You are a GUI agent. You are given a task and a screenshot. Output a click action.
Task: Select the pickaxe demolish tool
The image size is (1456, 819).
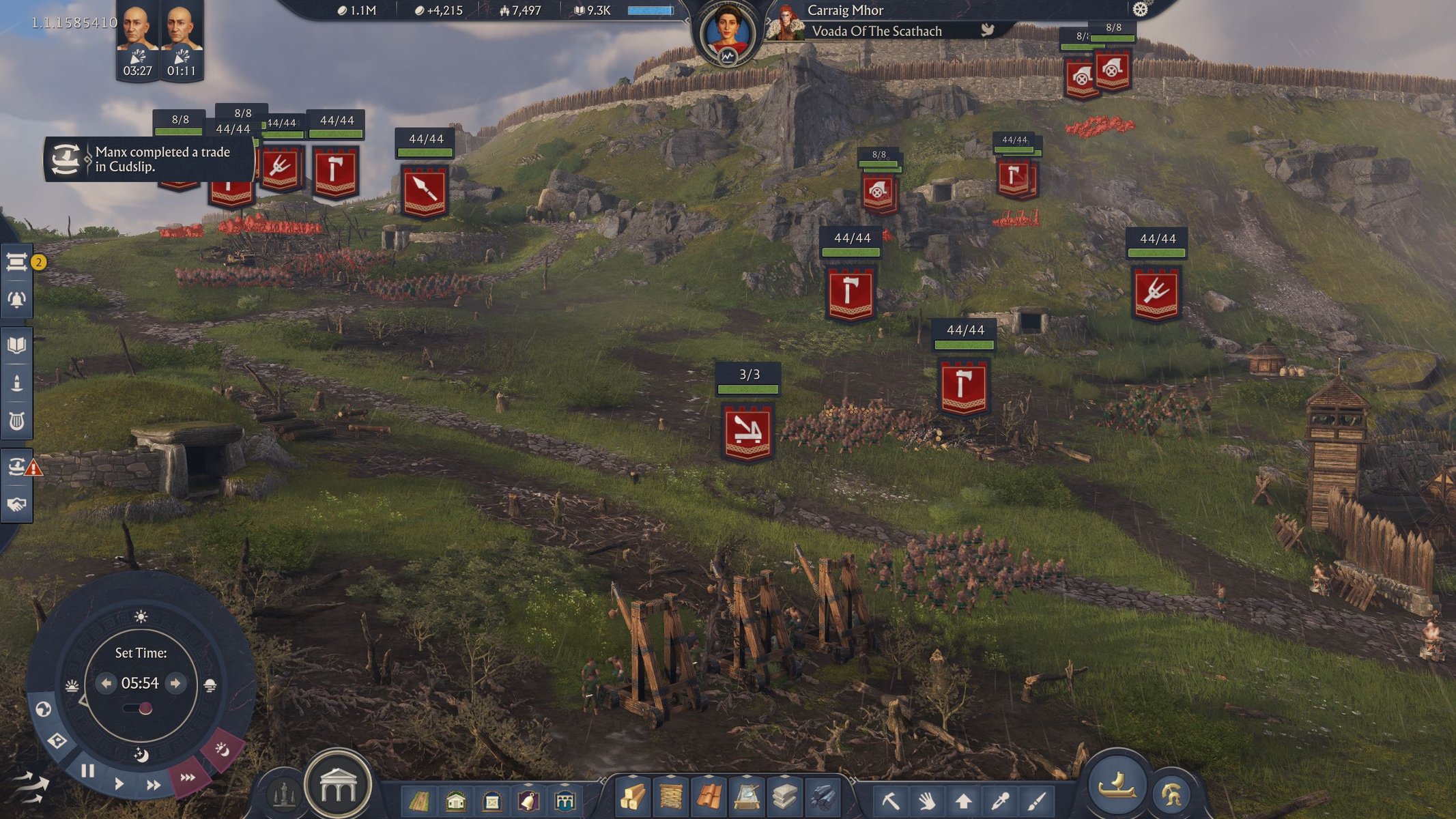(x=891, y=800)
